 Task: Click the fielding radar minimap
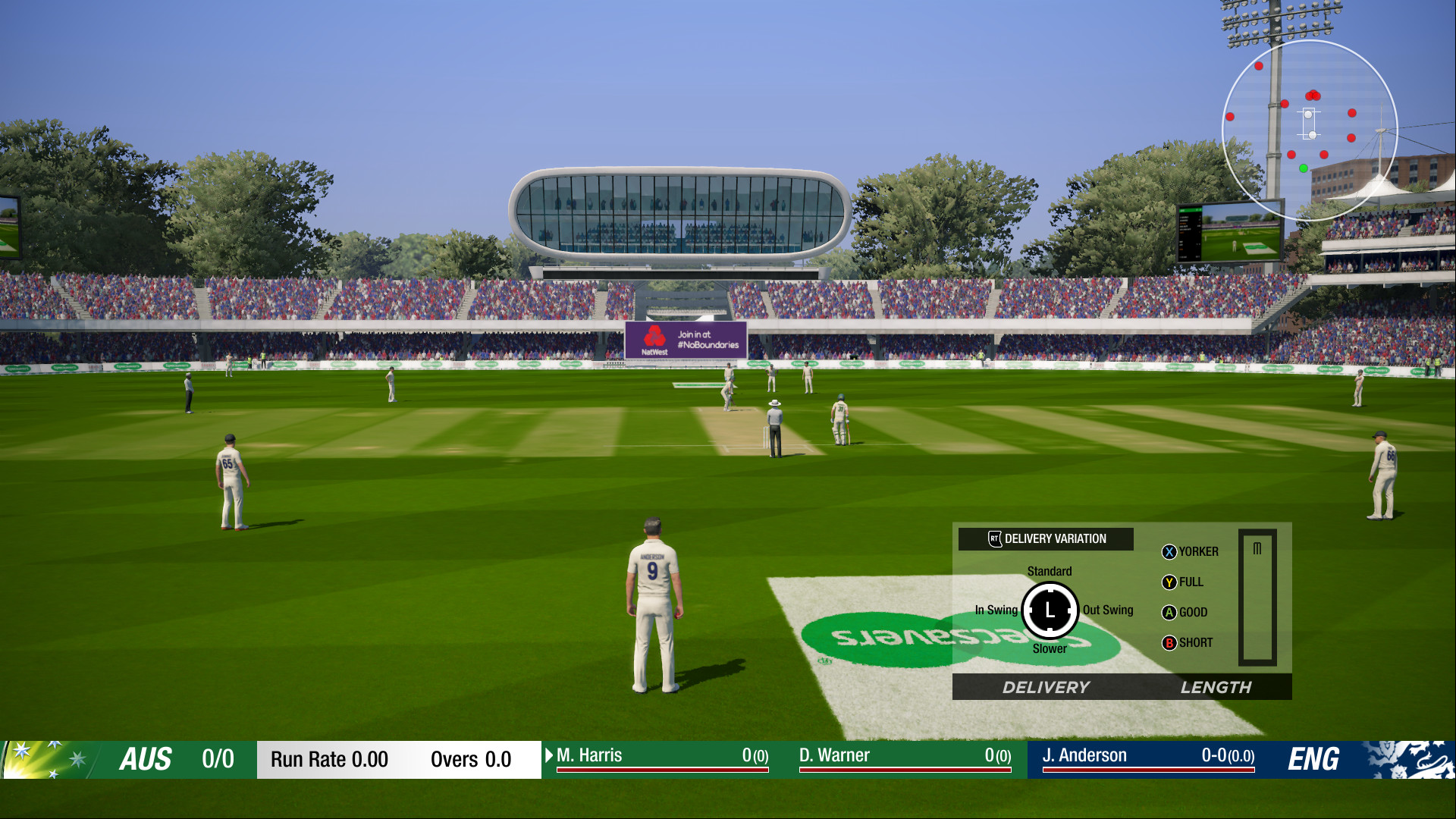coord(1310,130)
